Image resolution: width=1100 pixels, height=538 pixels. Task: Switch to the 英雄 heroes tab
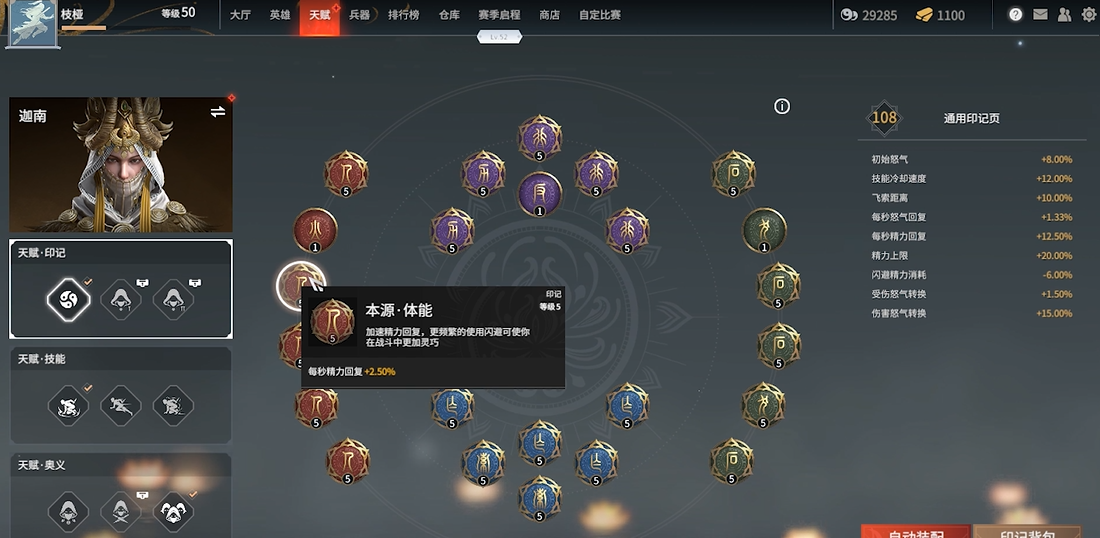[x=280, y=15]
